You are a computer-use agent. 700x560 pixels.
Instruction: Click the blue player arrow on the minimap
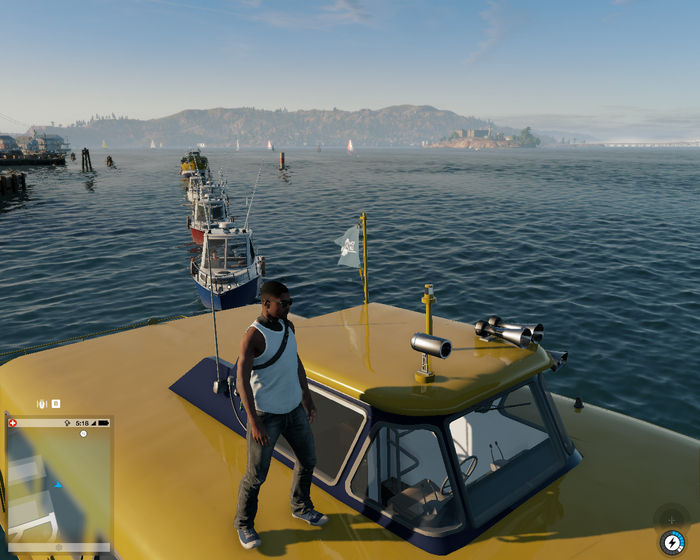click(58, 485)
